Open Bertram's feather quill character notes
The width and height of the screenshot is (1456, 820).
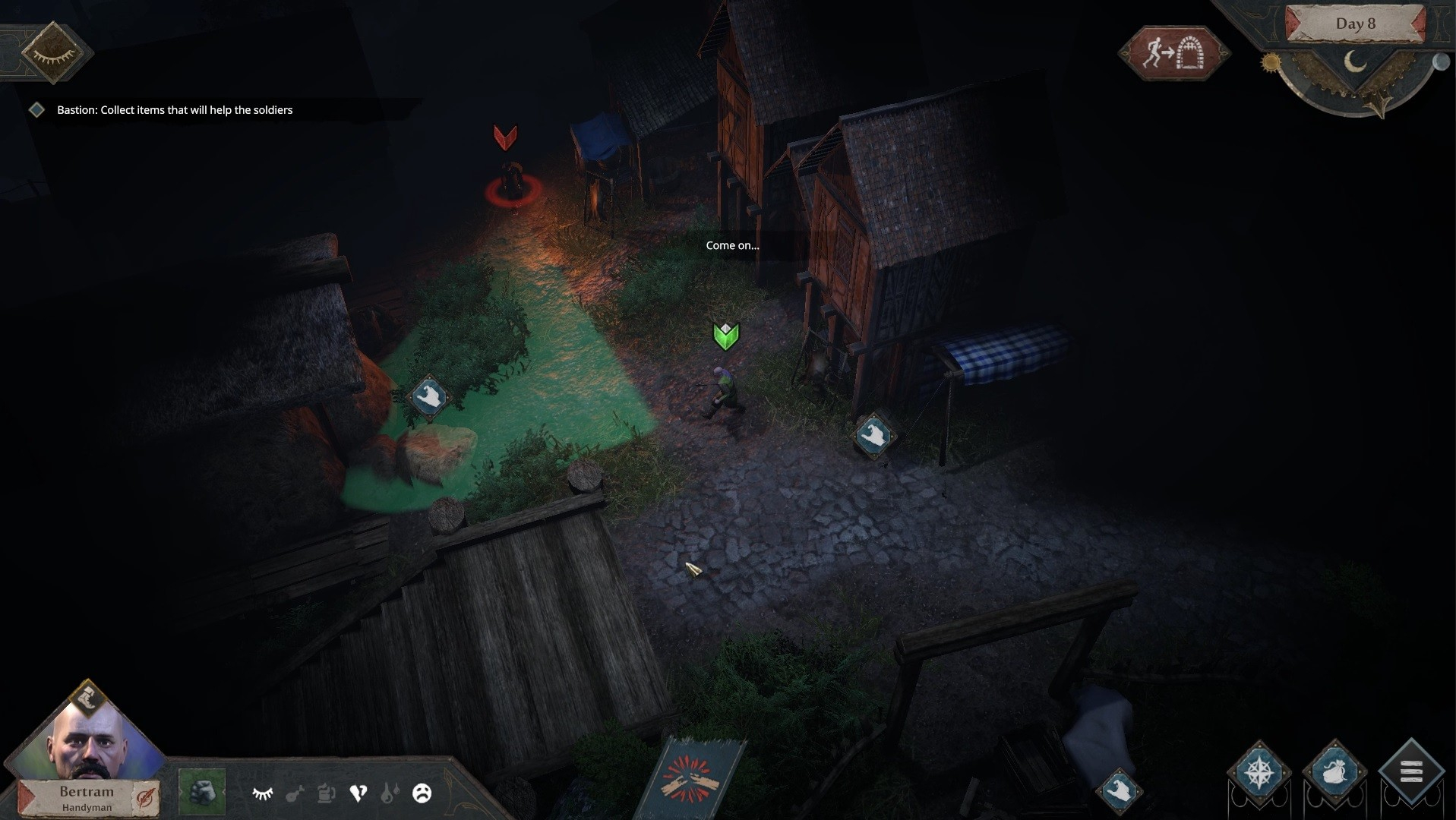[x=144, y=797]
